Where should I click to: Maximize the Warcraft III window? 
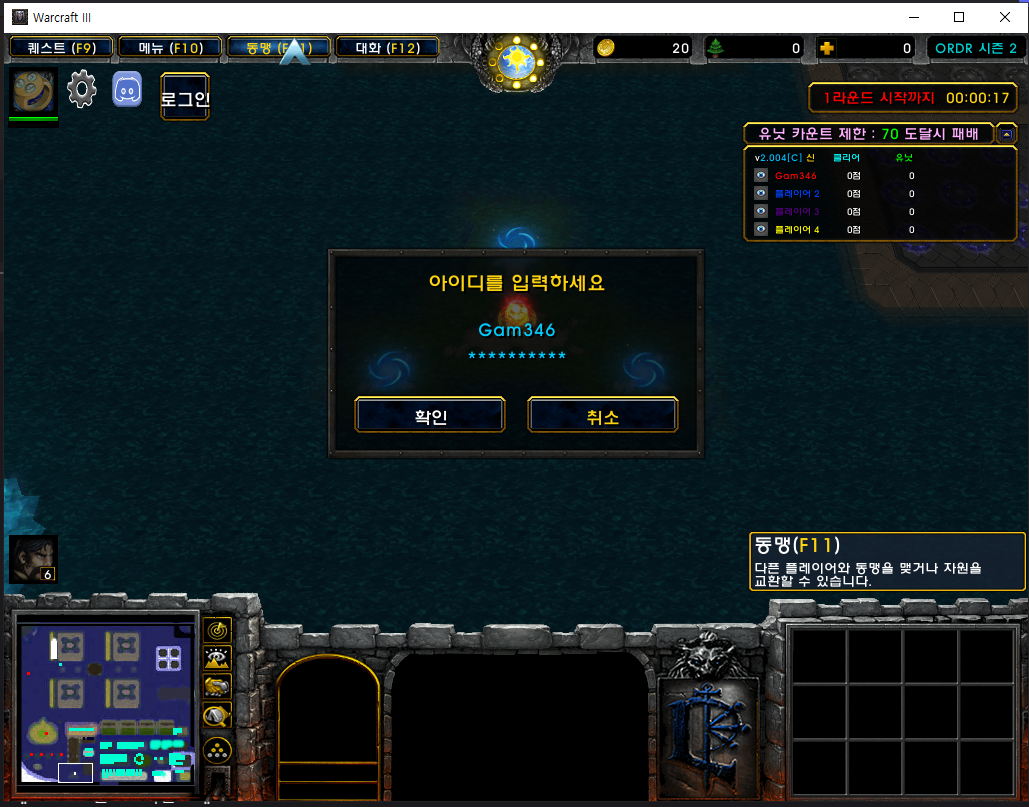pyautogui.click(x=959, y=17)
